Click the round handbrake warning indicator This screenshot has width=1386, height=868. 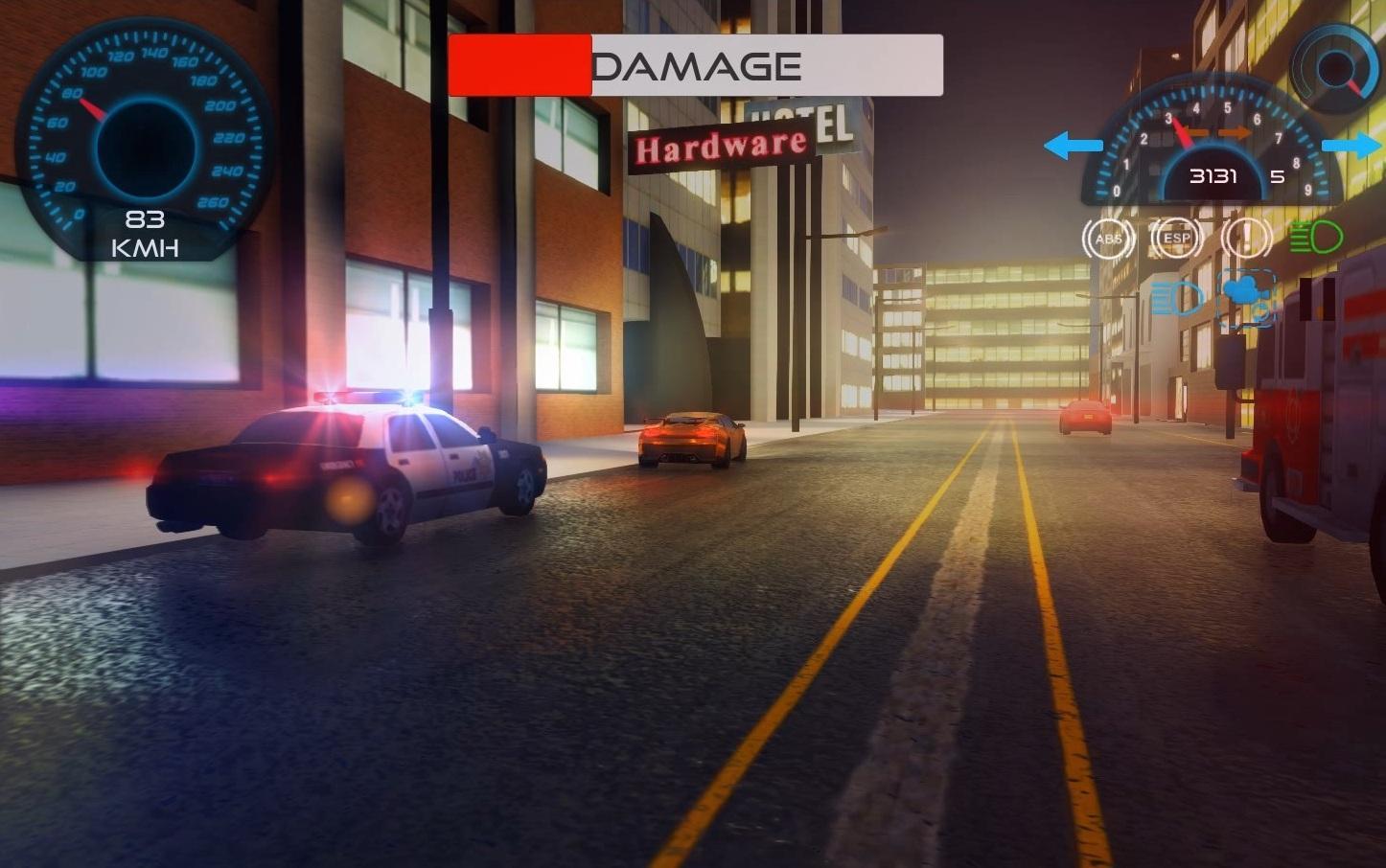point(1248,239)
